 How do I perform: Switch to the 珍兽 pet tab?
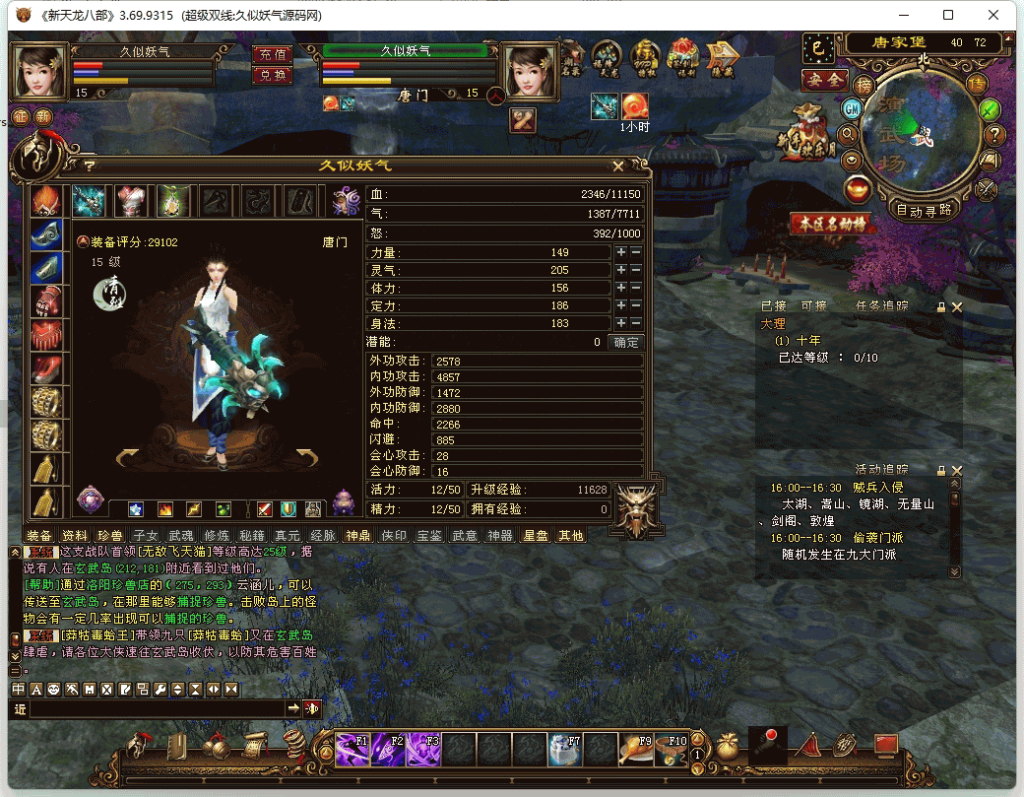click(110, 536)
